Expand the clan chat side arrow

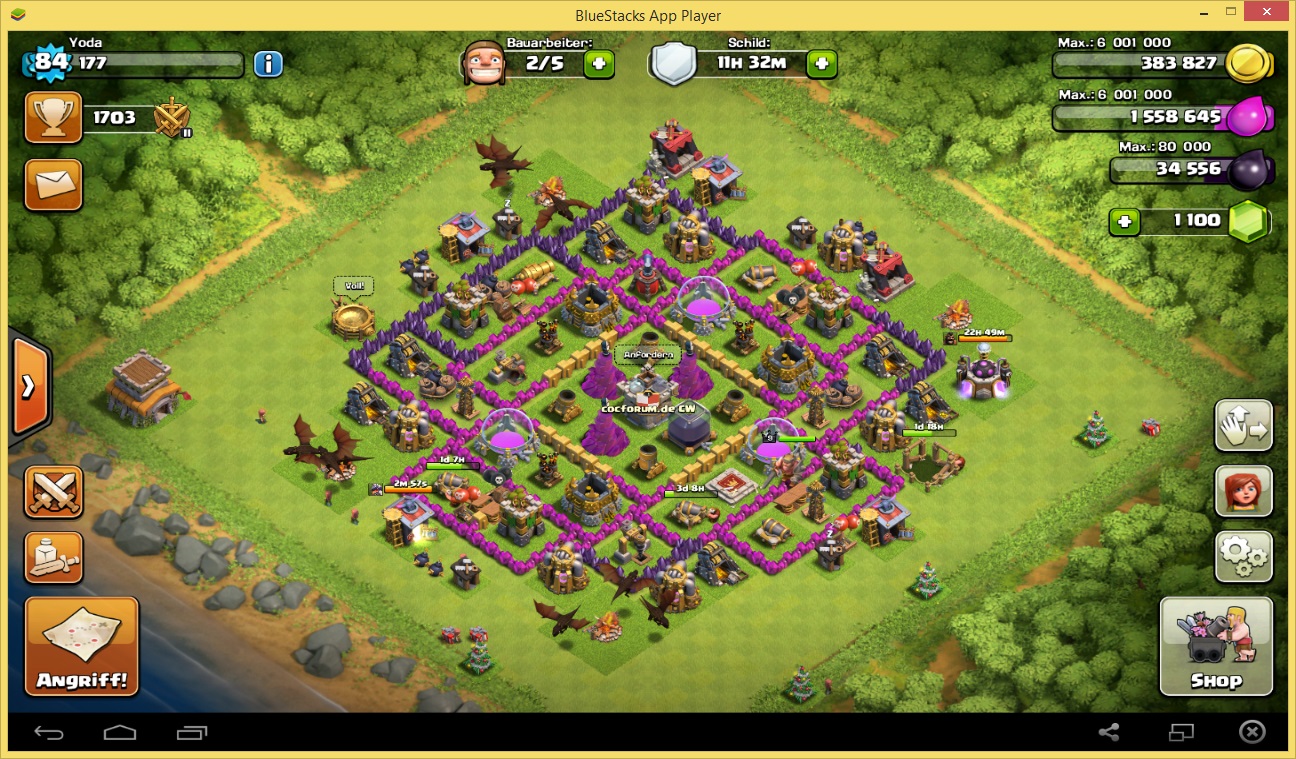pos(29,386)
